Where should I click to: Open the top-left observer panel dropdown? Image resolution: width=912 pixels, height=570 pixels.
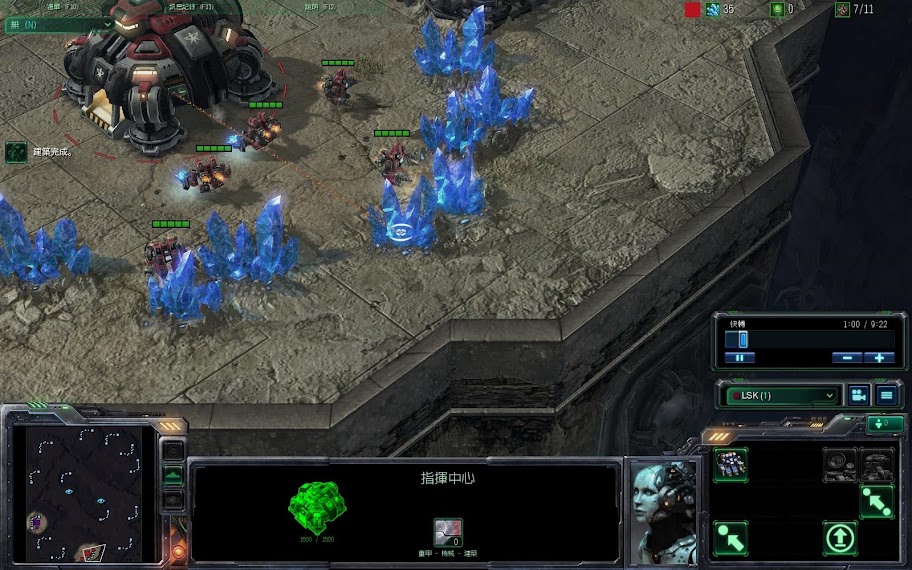58,24
